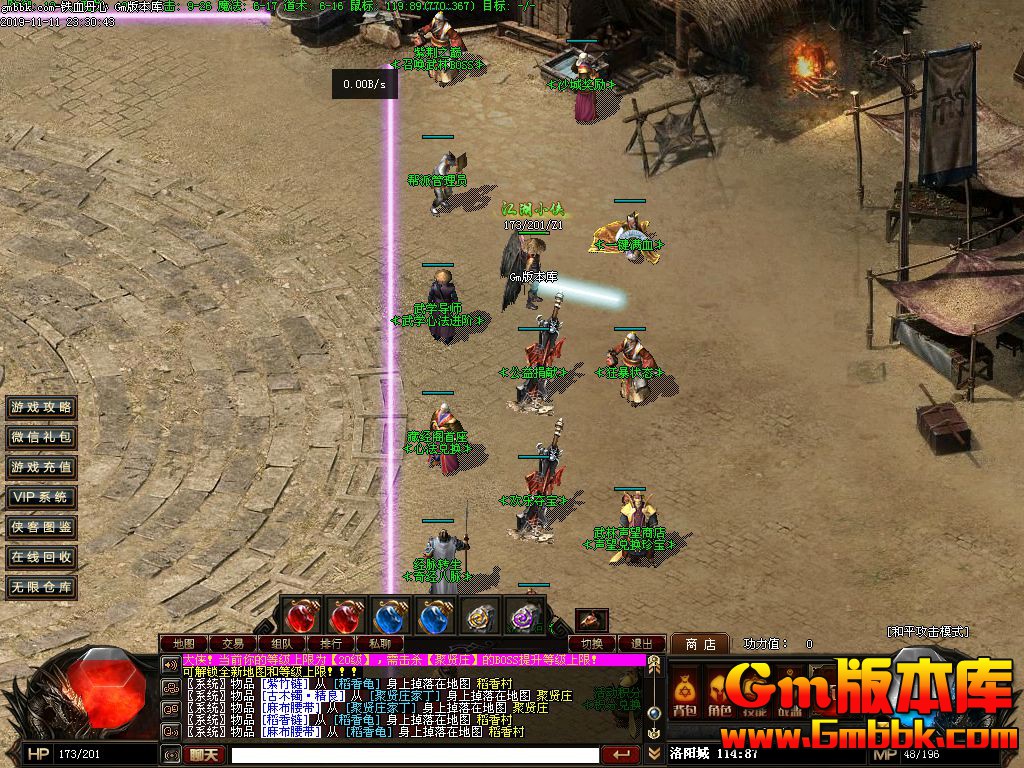Use the first blue potion hotbar slot
The height and width of the screenshot is (768, 1024).
390,617
